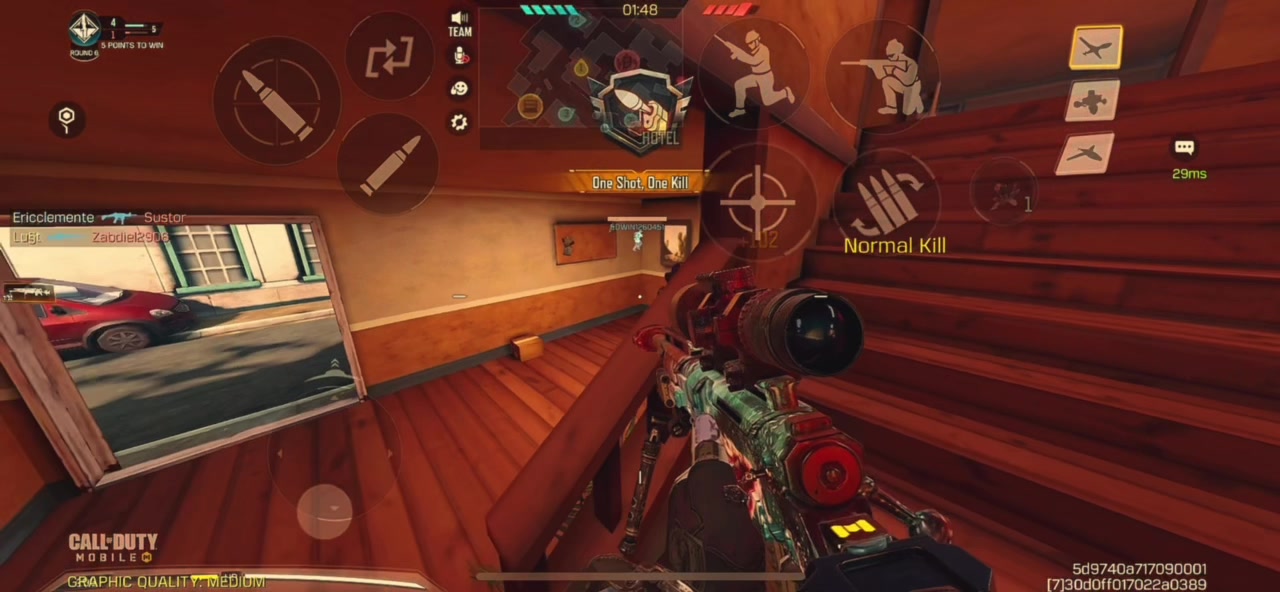Open the chat speech bubble
1280x592 pixels.
coord(1184,148)
